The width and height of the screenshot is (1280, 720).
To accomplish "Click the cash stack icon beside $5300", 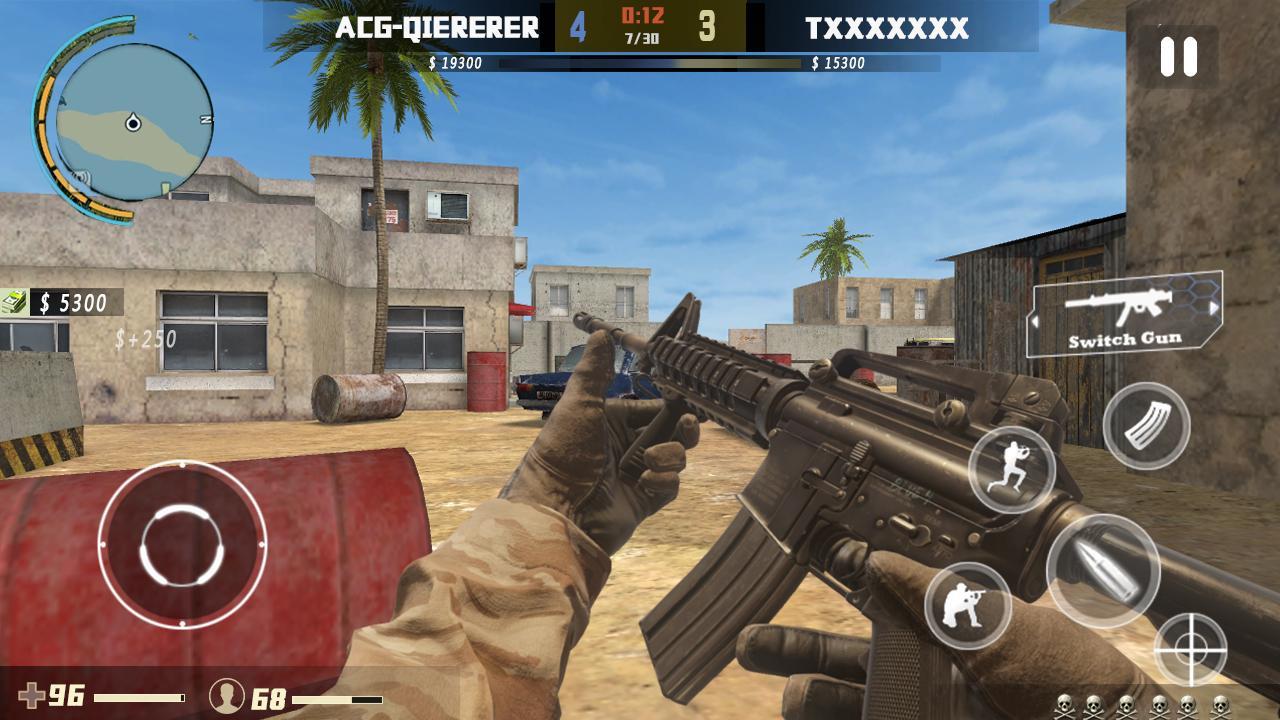I will 14,300.
